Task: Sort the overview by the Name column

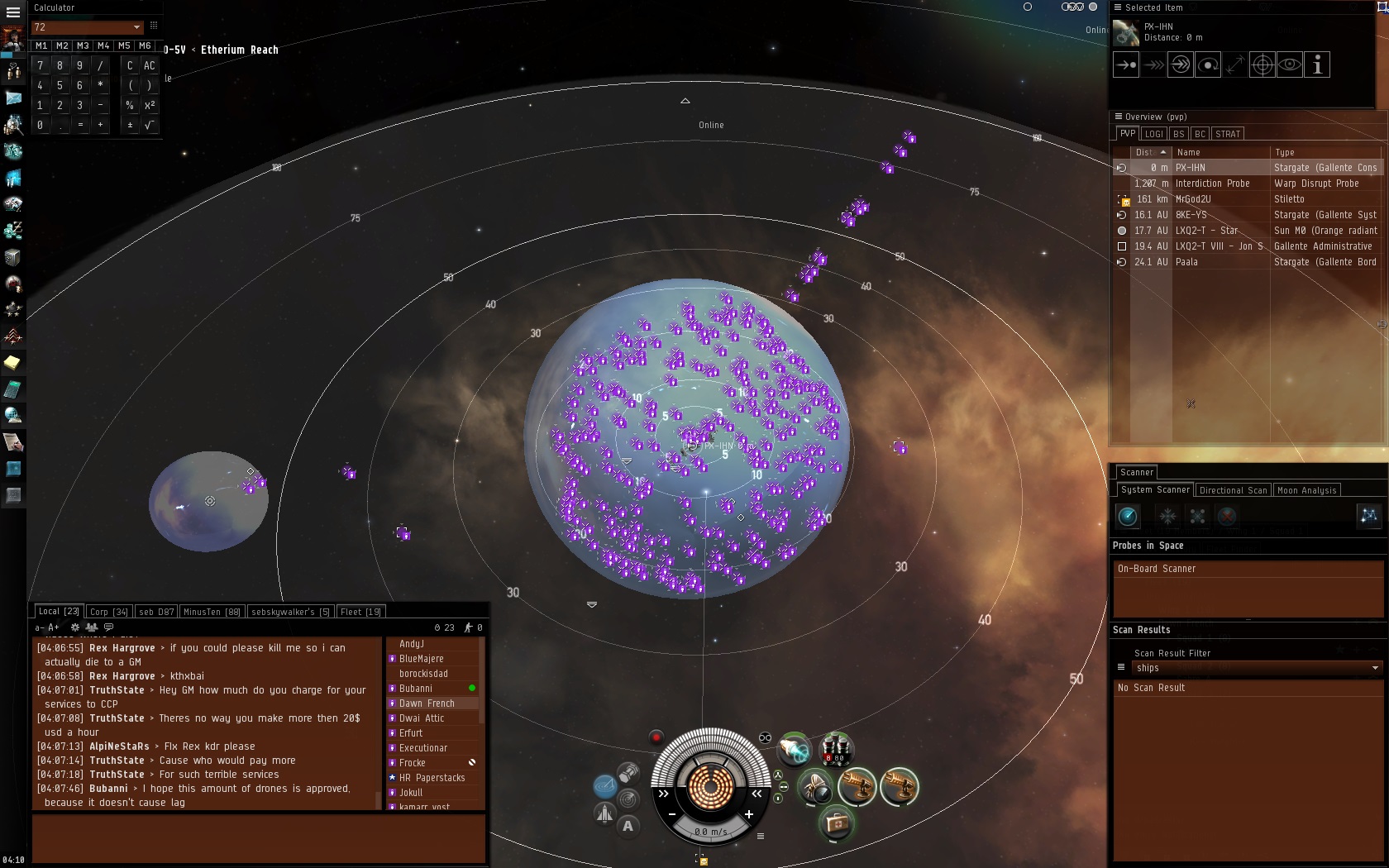Action: tap(1220, 152)
